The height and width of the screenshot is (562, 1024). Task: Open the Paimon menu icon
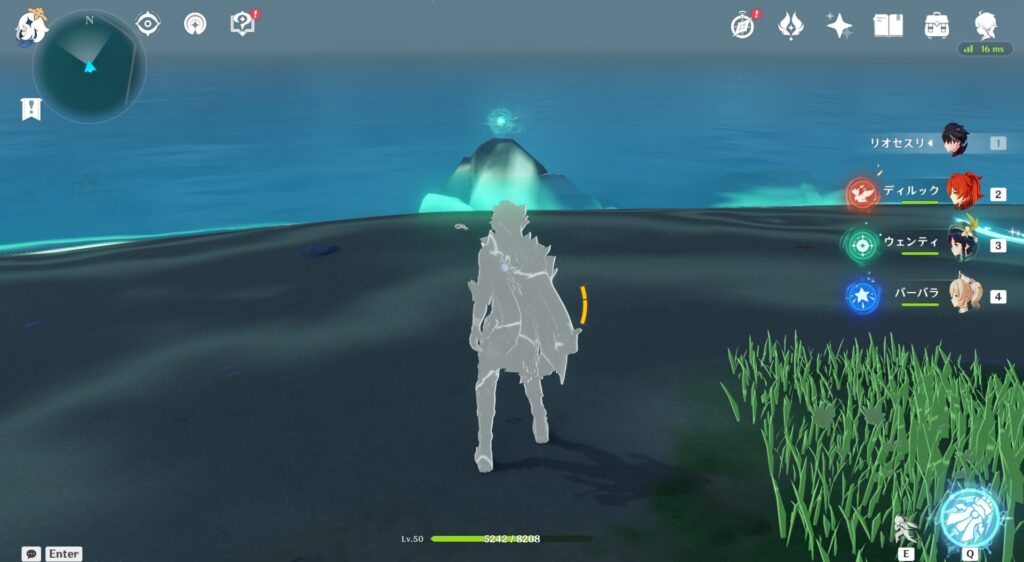pyautogui.click(x=31, y=23)
